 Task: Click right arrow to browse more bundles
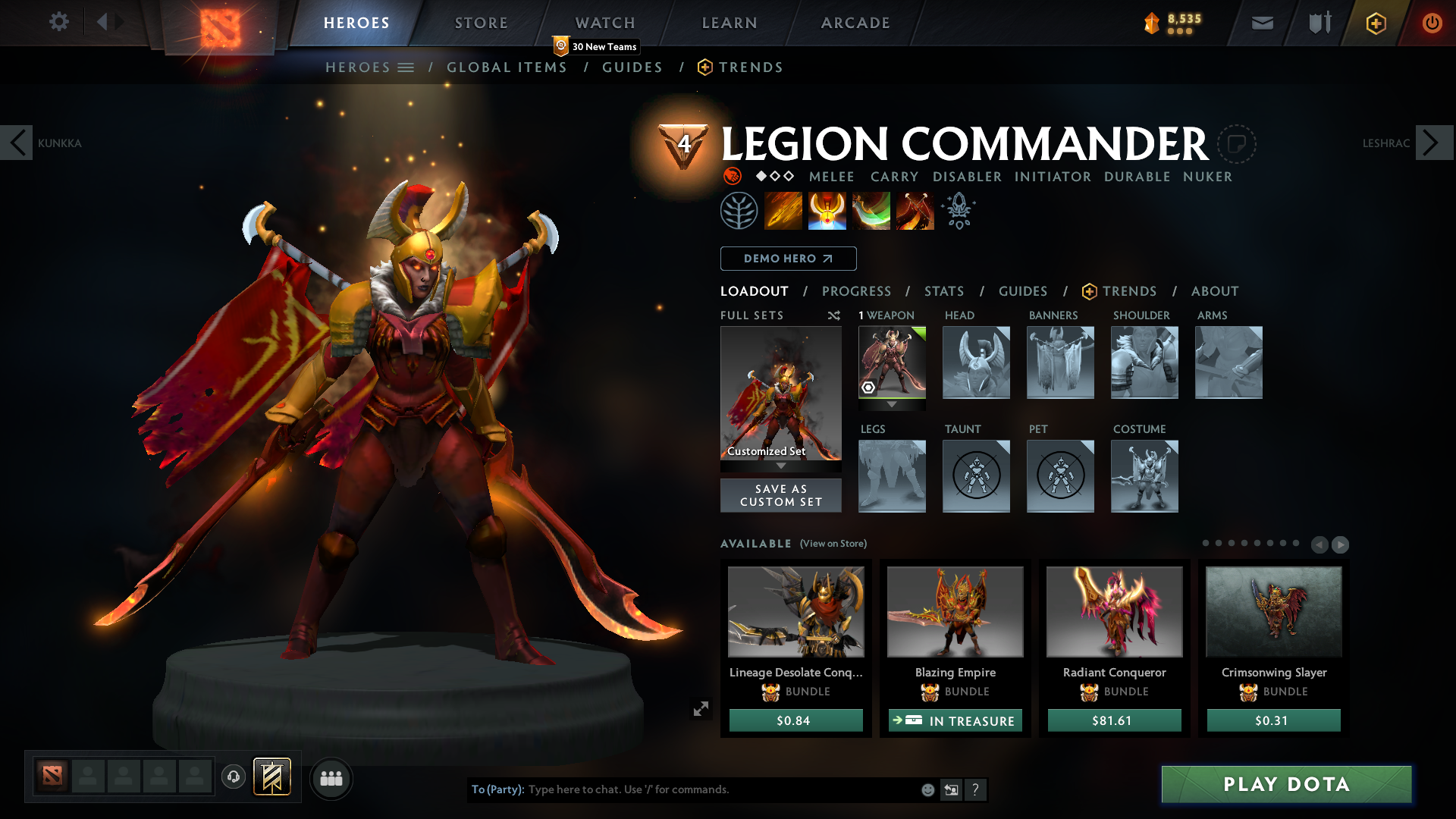pyautogui.click(x=1340, y=544)
